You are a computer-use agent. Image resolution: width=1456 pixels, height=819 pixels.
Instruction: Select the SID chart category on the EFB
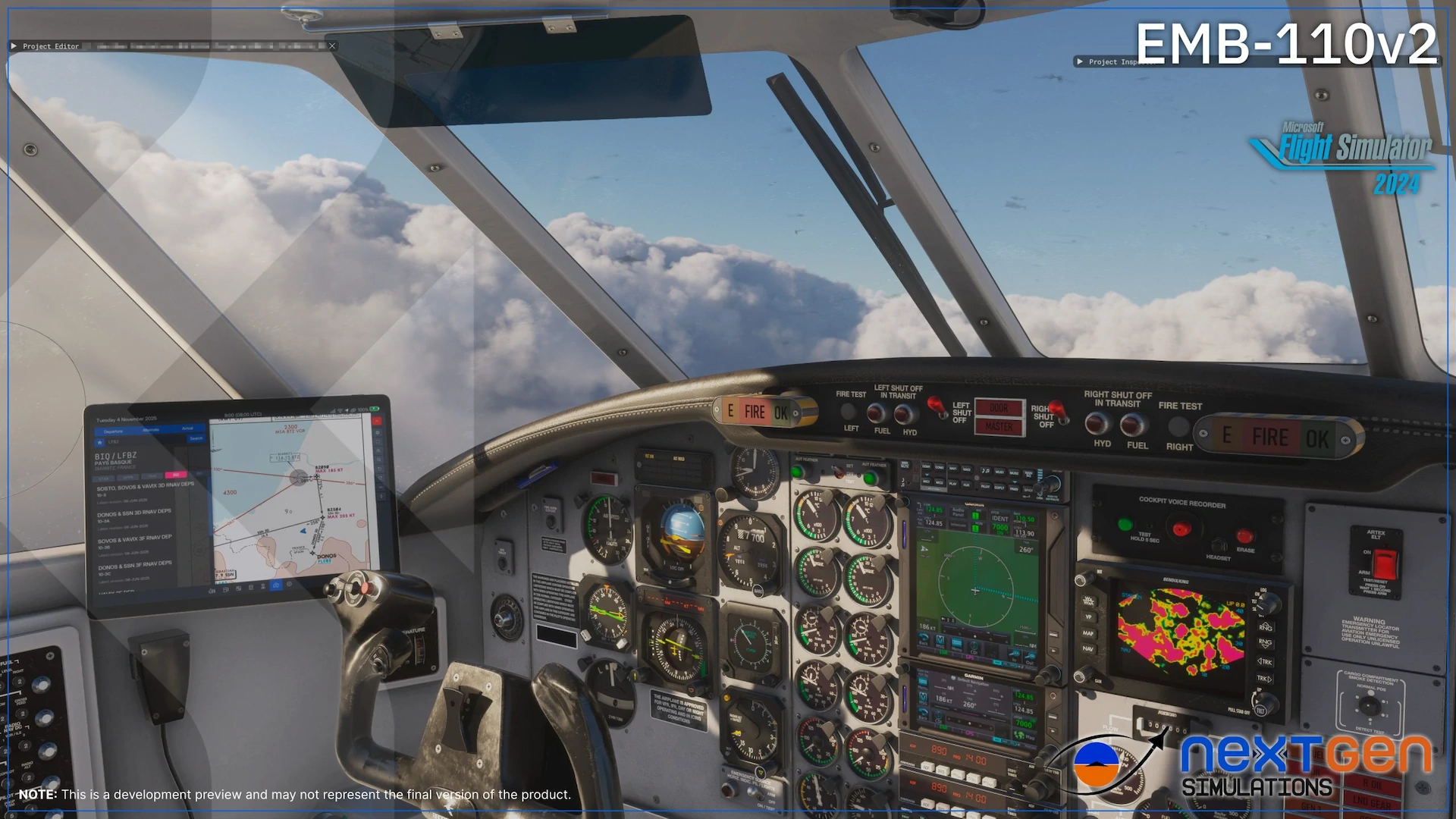click(x=176, y=475)
